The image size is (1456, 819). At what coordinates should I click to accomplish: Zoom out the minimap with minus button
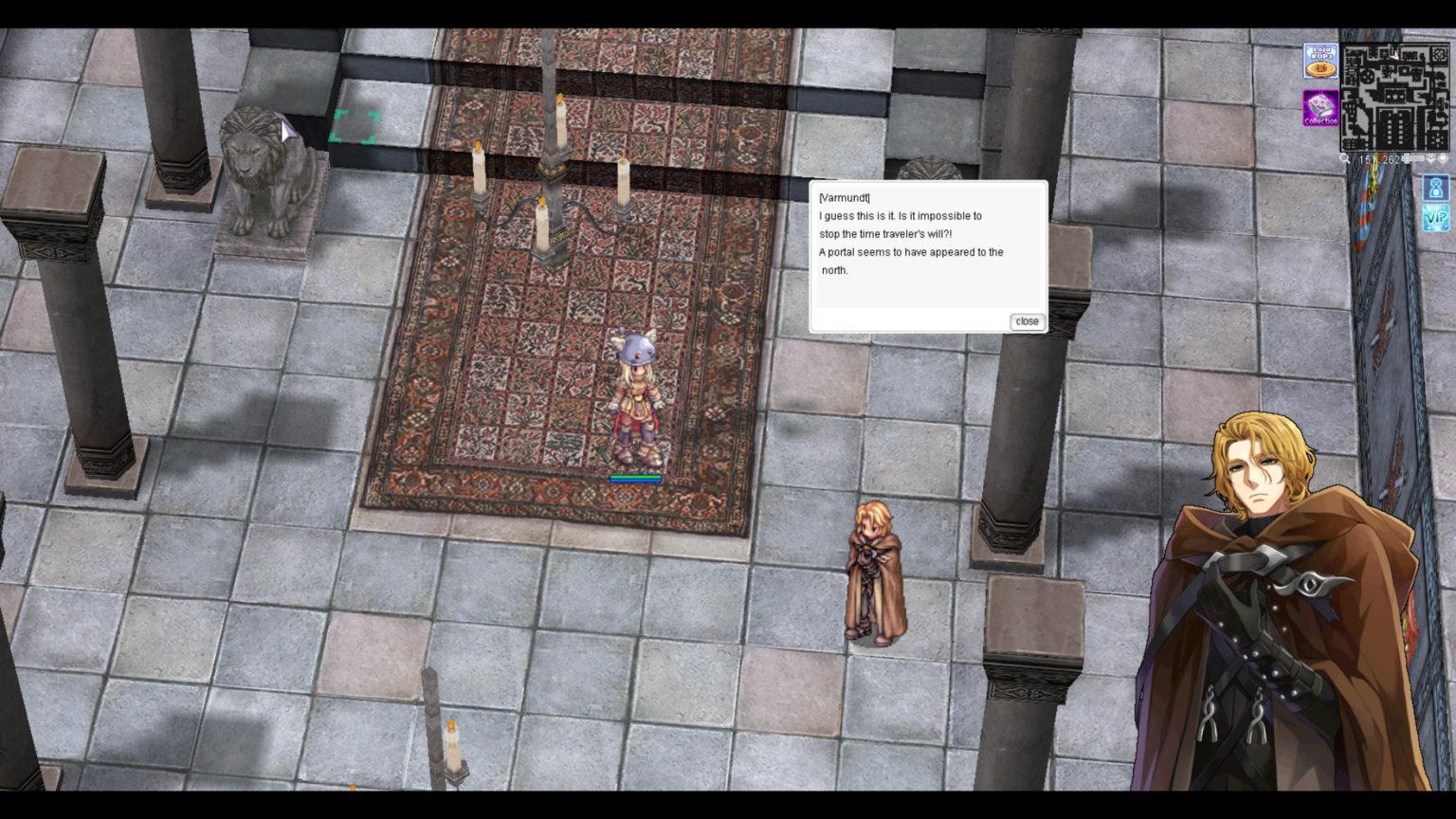click(1419, 158)
